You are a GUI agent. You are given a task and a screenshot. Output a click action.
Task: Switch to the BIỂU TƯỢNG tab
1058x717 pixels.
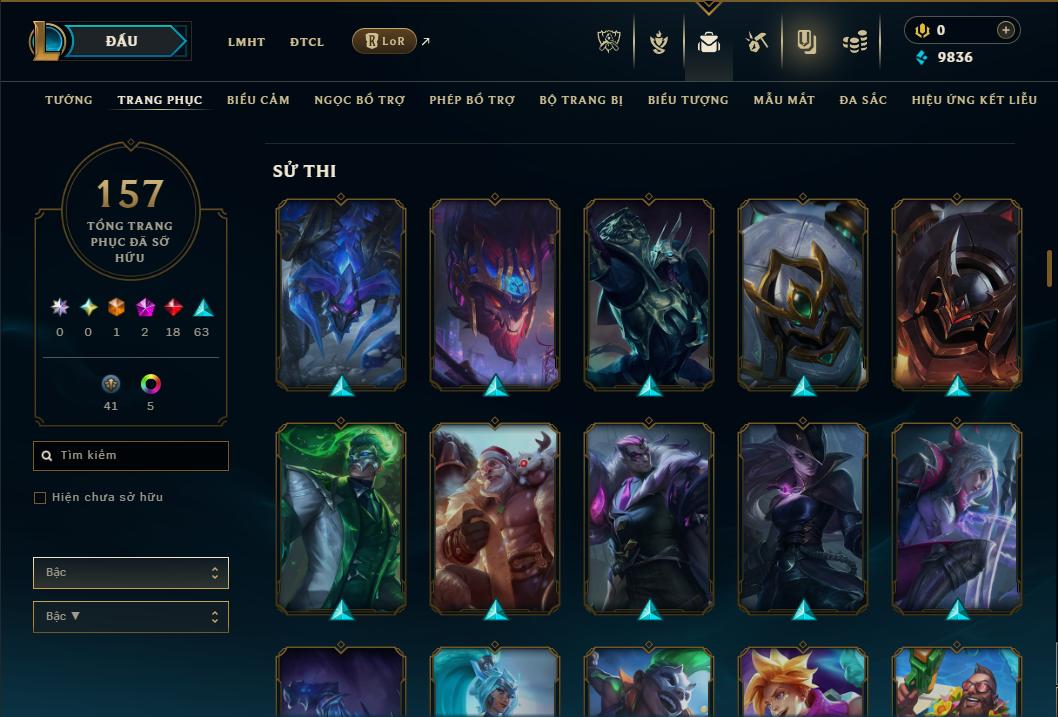[688, 100]
